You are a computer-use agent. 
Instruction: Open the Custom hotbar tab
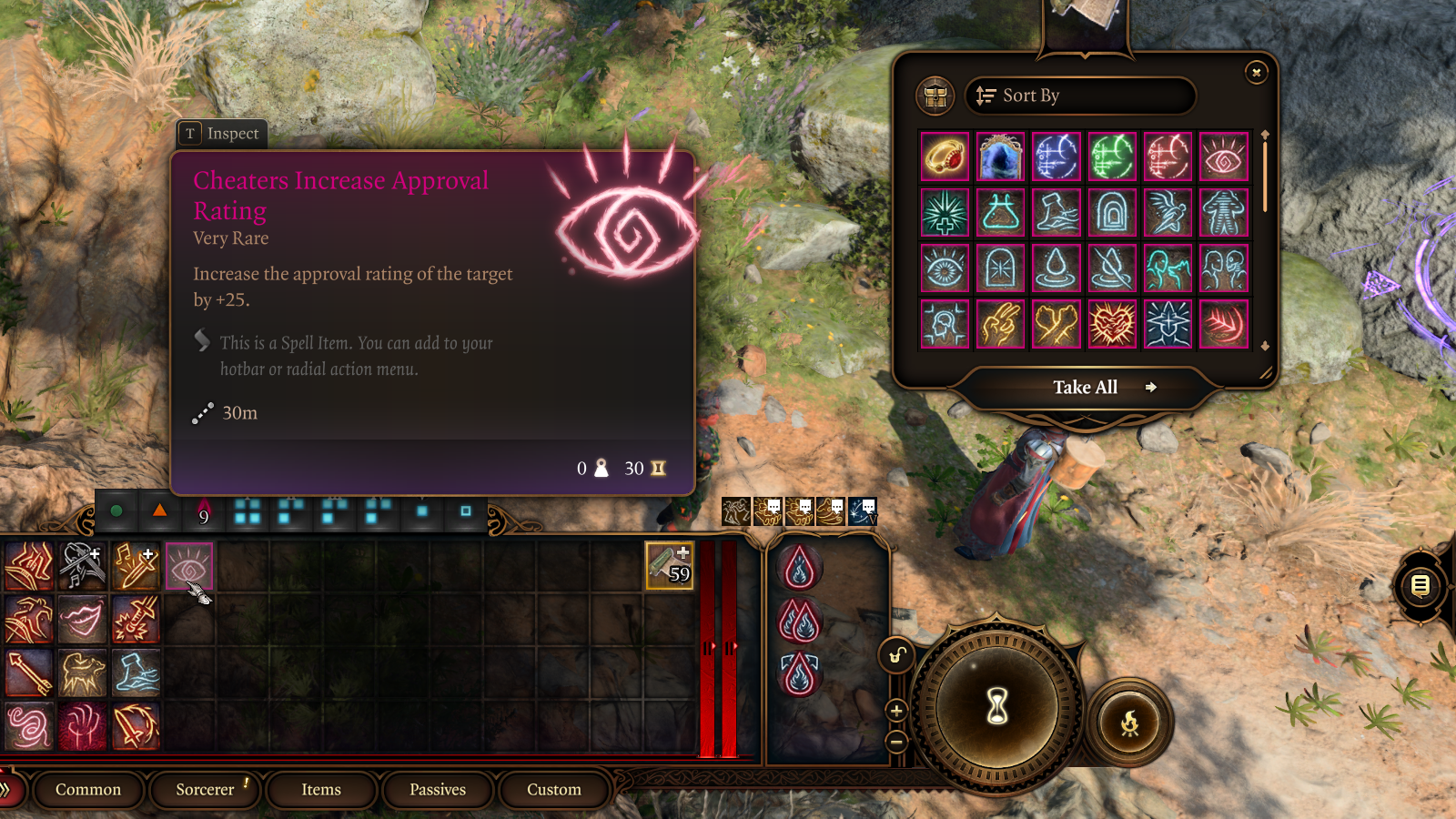coord(553,790)
